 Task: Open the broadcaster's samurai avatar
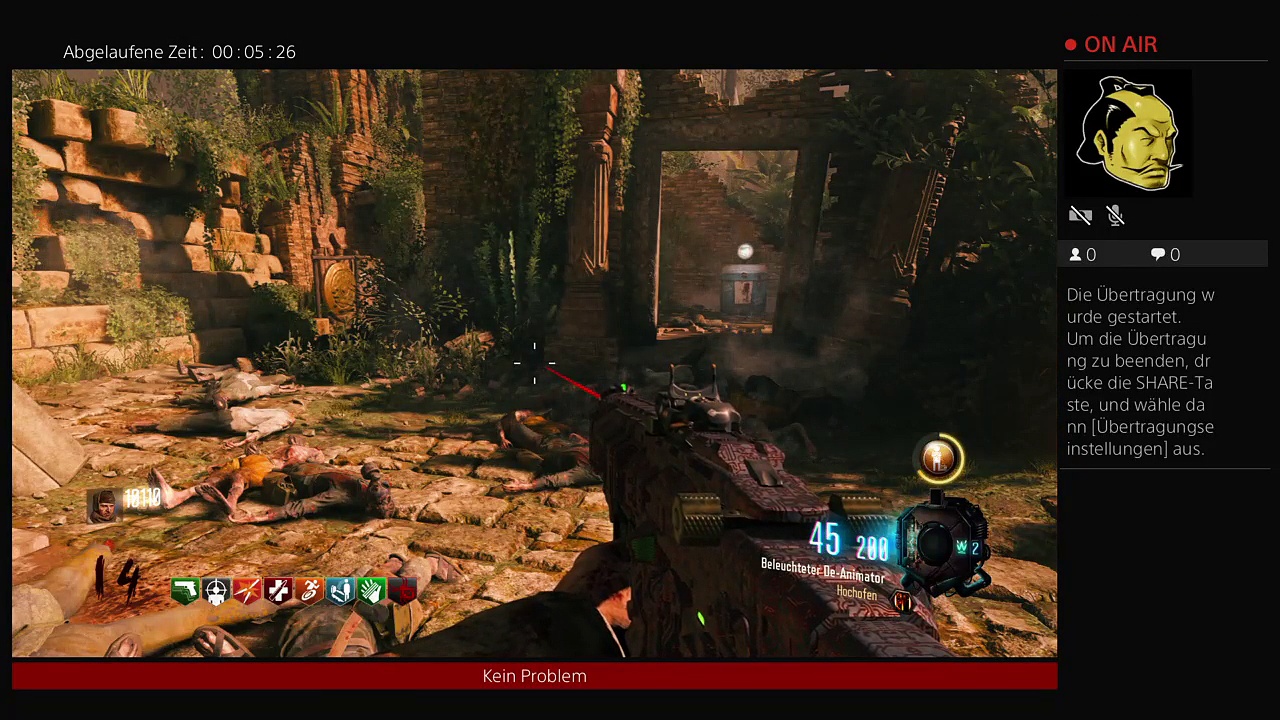(1128, 134)
